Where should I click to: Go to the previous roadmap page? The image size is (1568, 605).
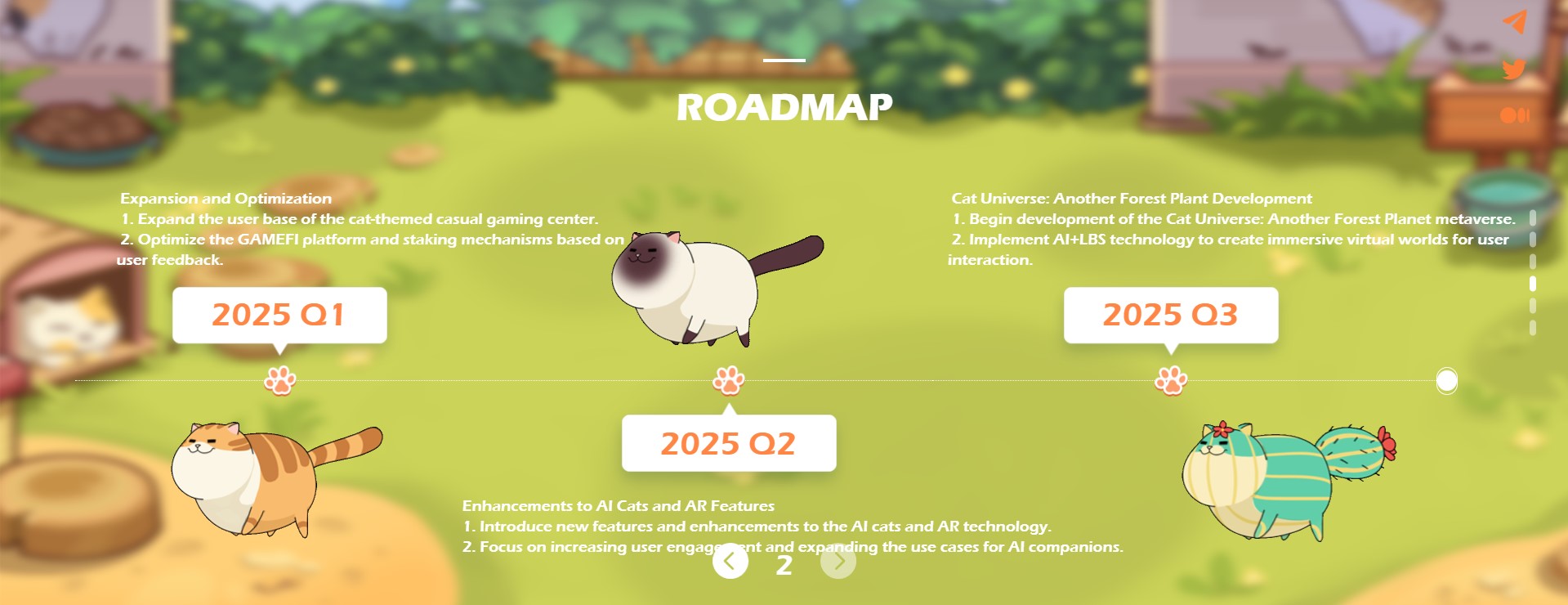[x=730, y=562]
